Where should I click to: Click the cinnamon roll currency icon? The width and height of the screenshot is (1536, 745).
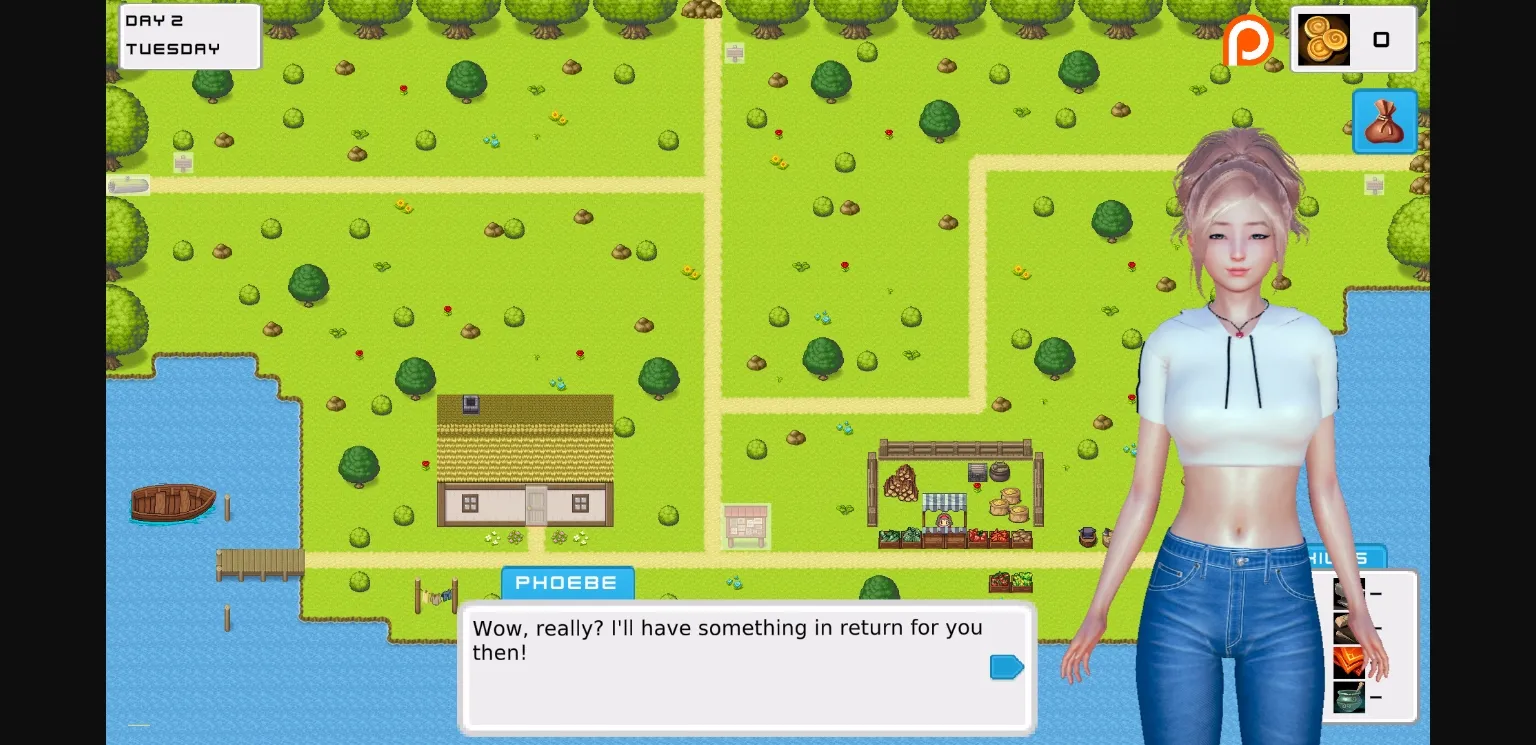coord(1322,40)
